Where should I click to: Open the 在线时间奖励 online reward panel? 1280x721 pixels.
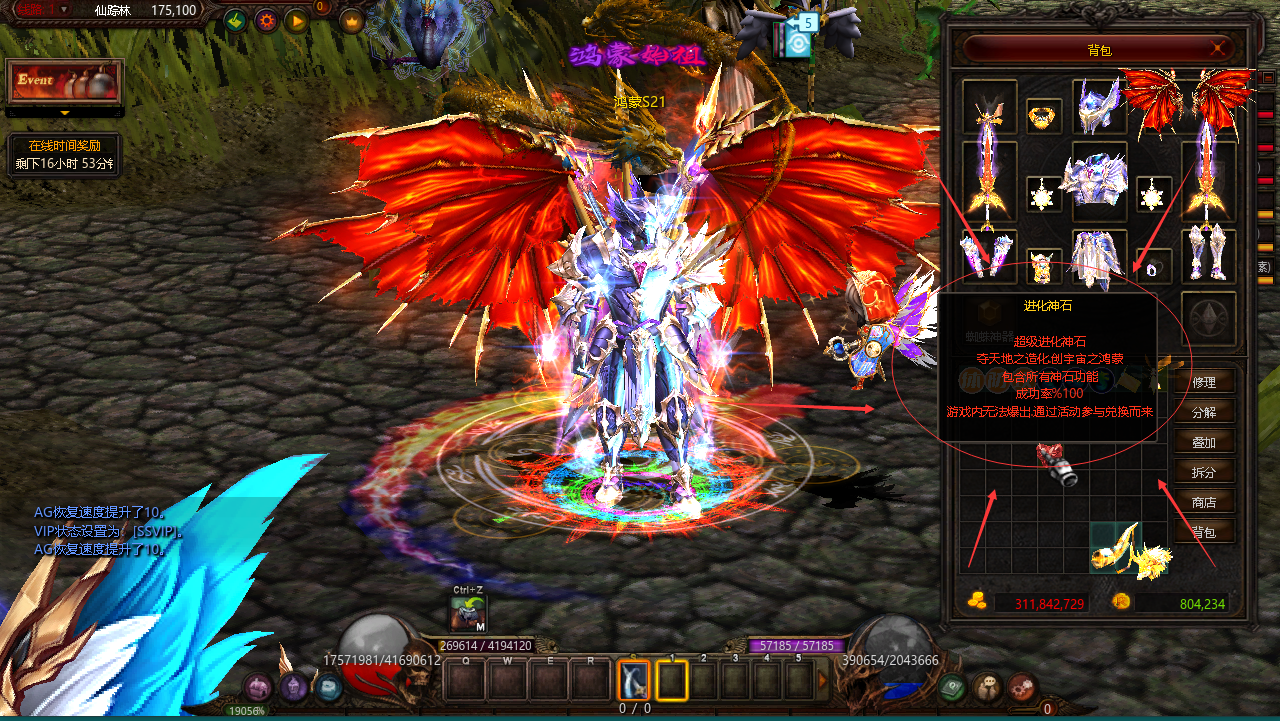click(x=64, y=155)
